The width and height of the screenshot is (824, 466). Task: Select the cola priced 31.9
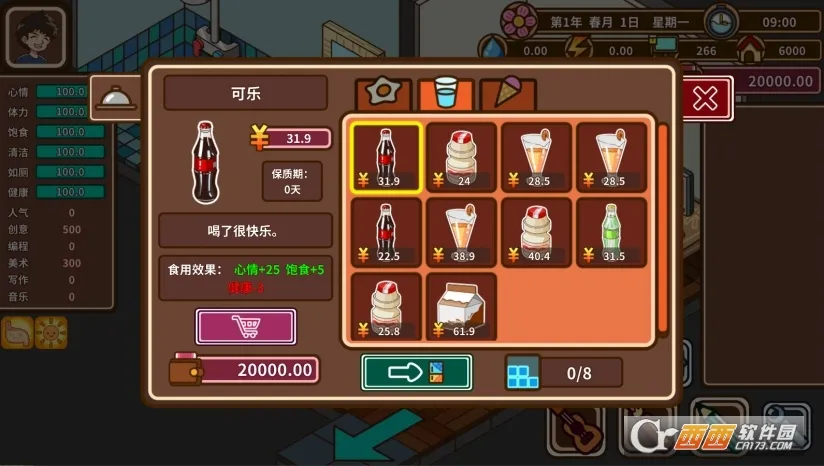point(386,157)
